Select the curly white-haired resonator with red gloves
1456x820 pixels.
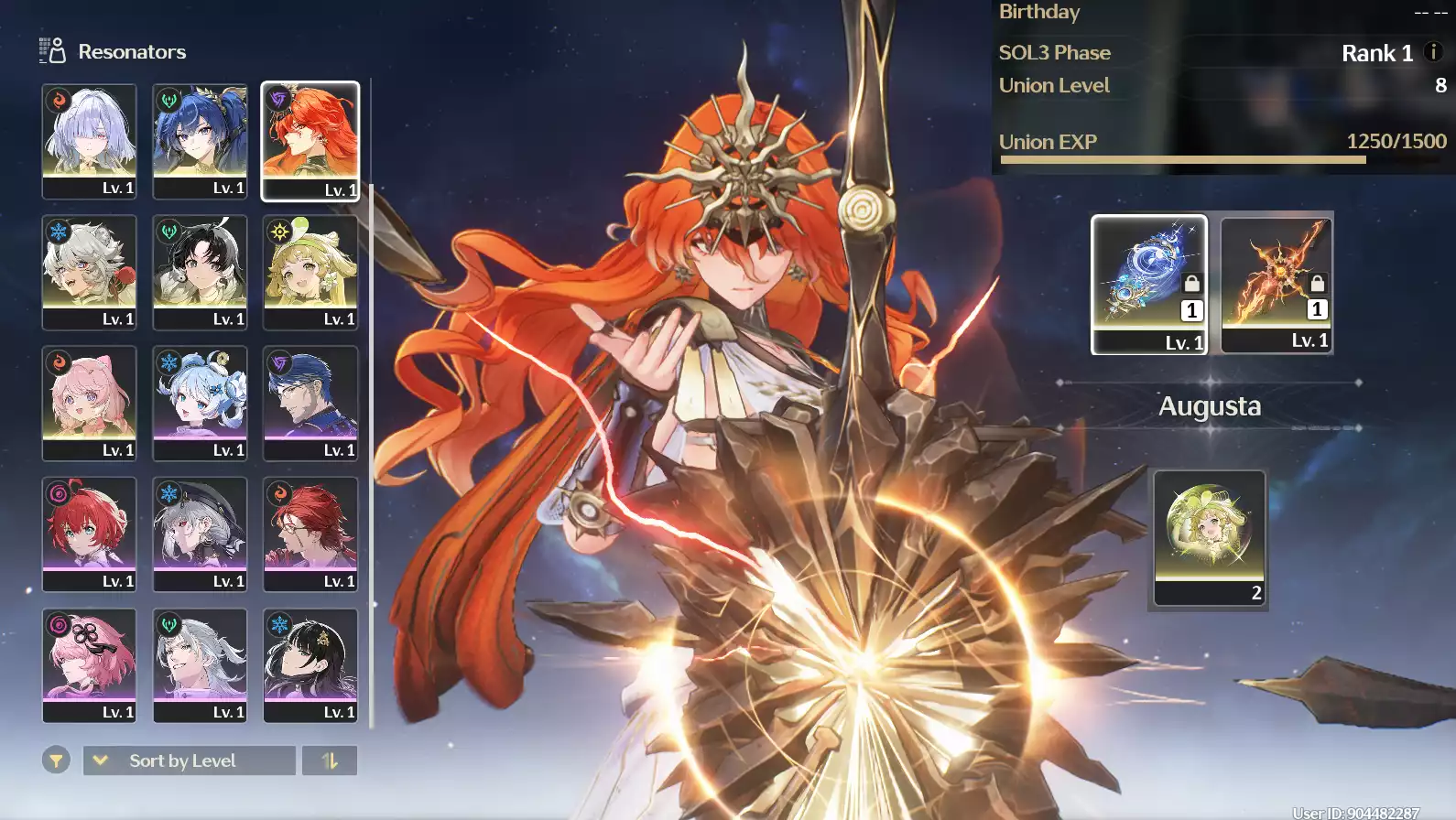click(x=89, y=272)
